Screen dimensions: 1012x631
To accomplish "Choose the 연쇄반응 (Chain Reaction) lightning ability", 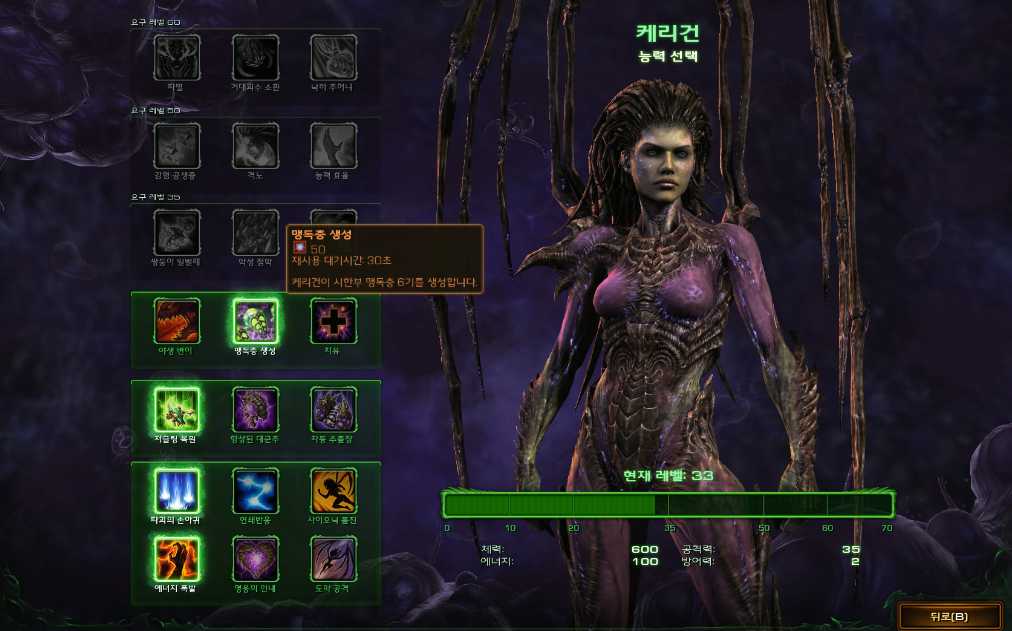I will coord(255,491).
